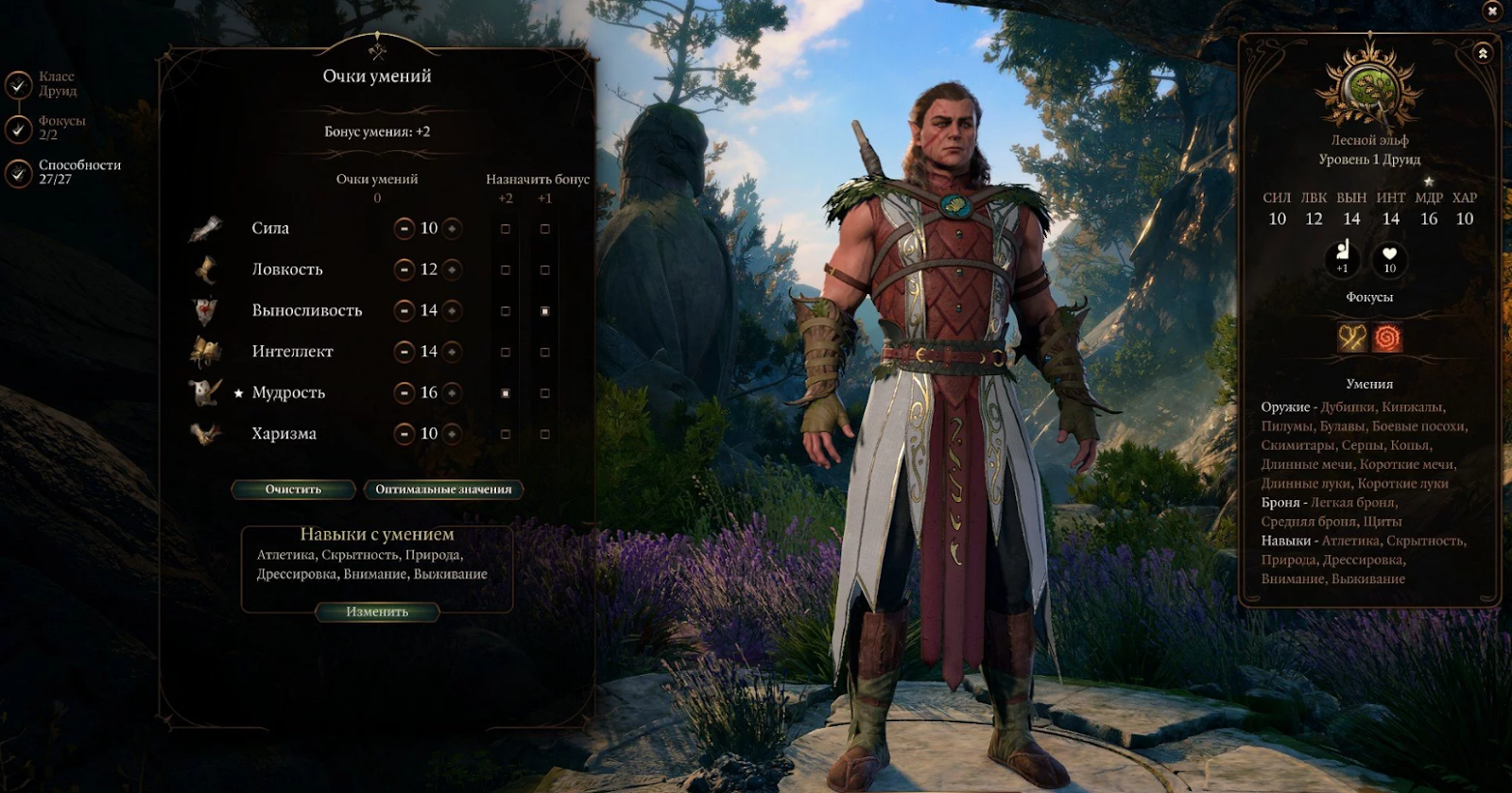Give Интеллект the +2 bonus
1512x793 pixels.
(x=506, y=352)
